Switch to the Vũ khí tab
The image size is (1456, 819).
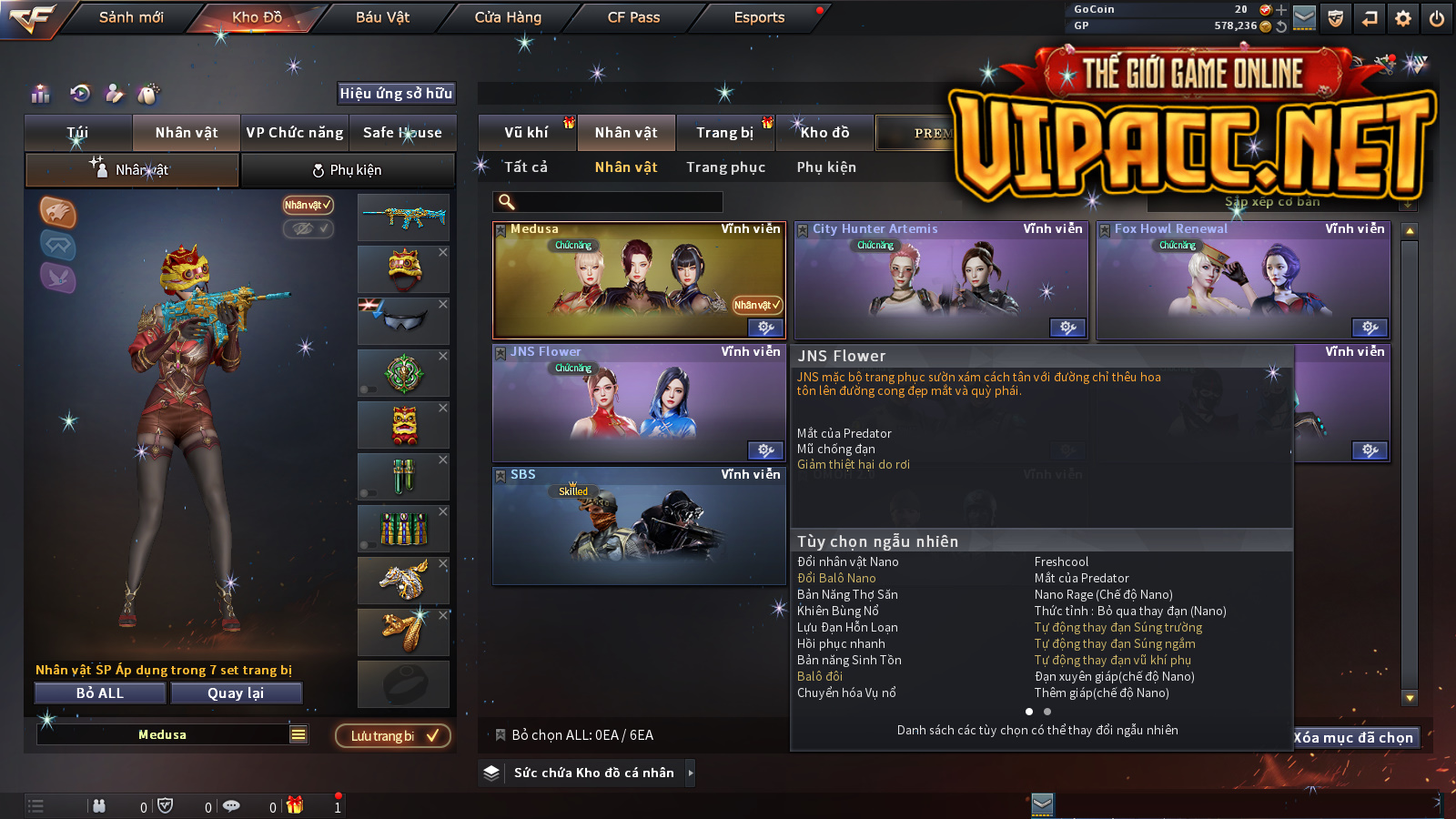click(x=526, y=133)
